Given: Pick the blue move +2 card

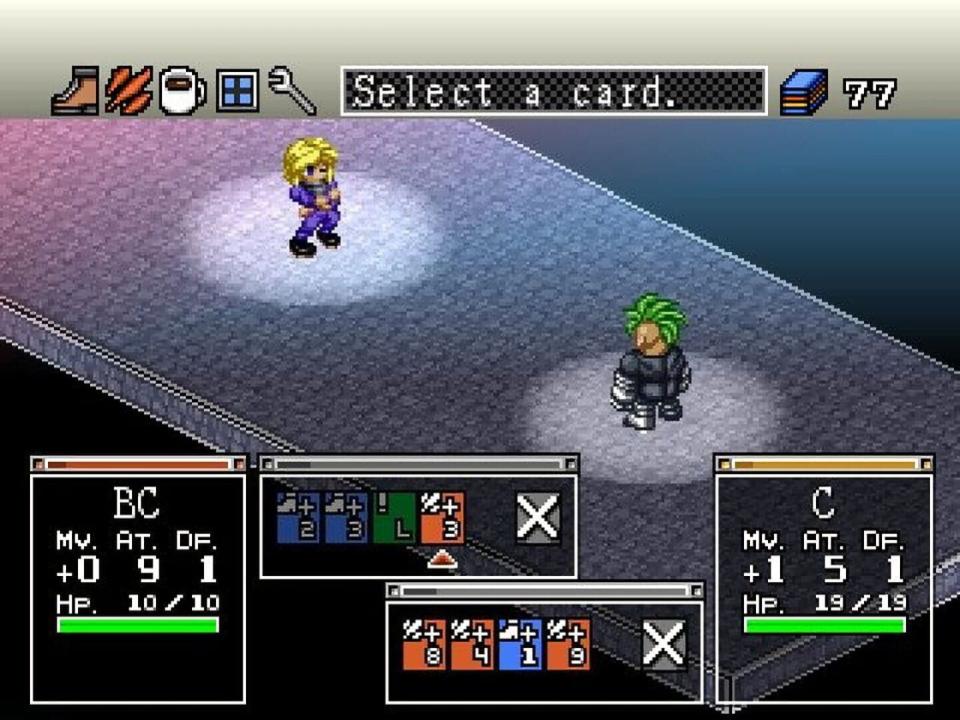Looking at the screenshot, I should 297,517.
